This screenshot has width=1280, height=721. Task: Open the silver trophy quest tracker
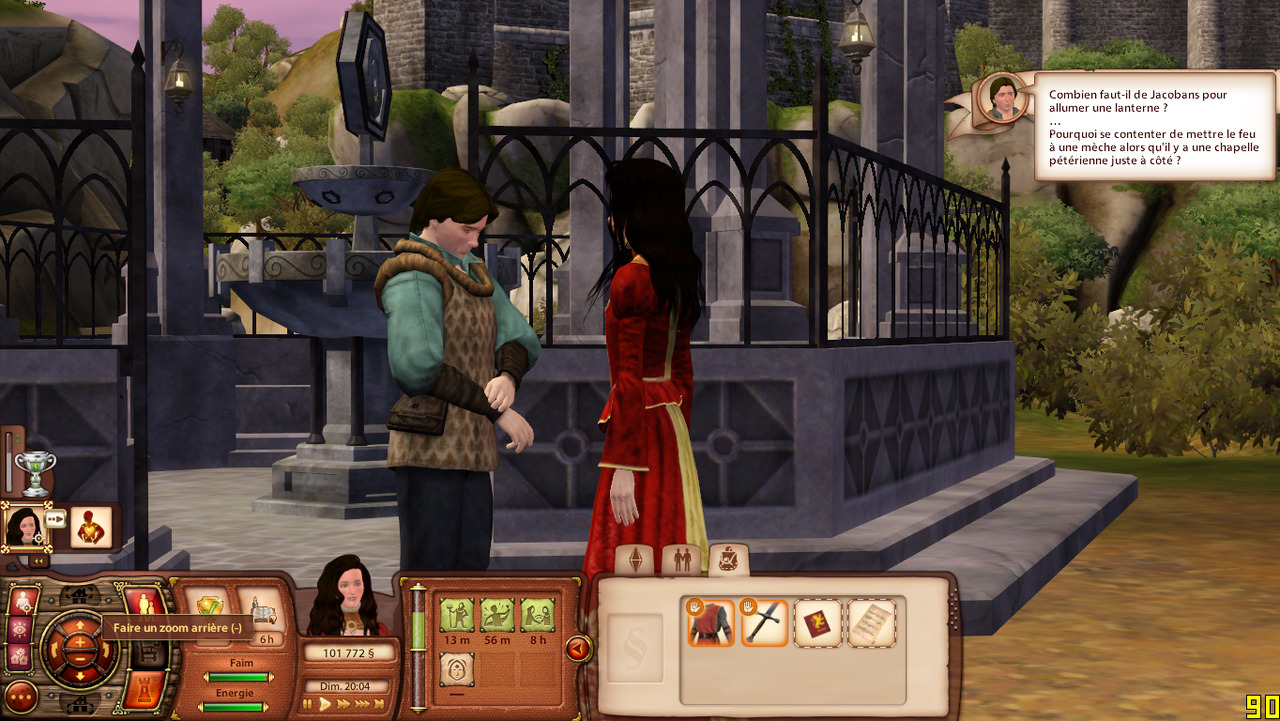(36, 473)
